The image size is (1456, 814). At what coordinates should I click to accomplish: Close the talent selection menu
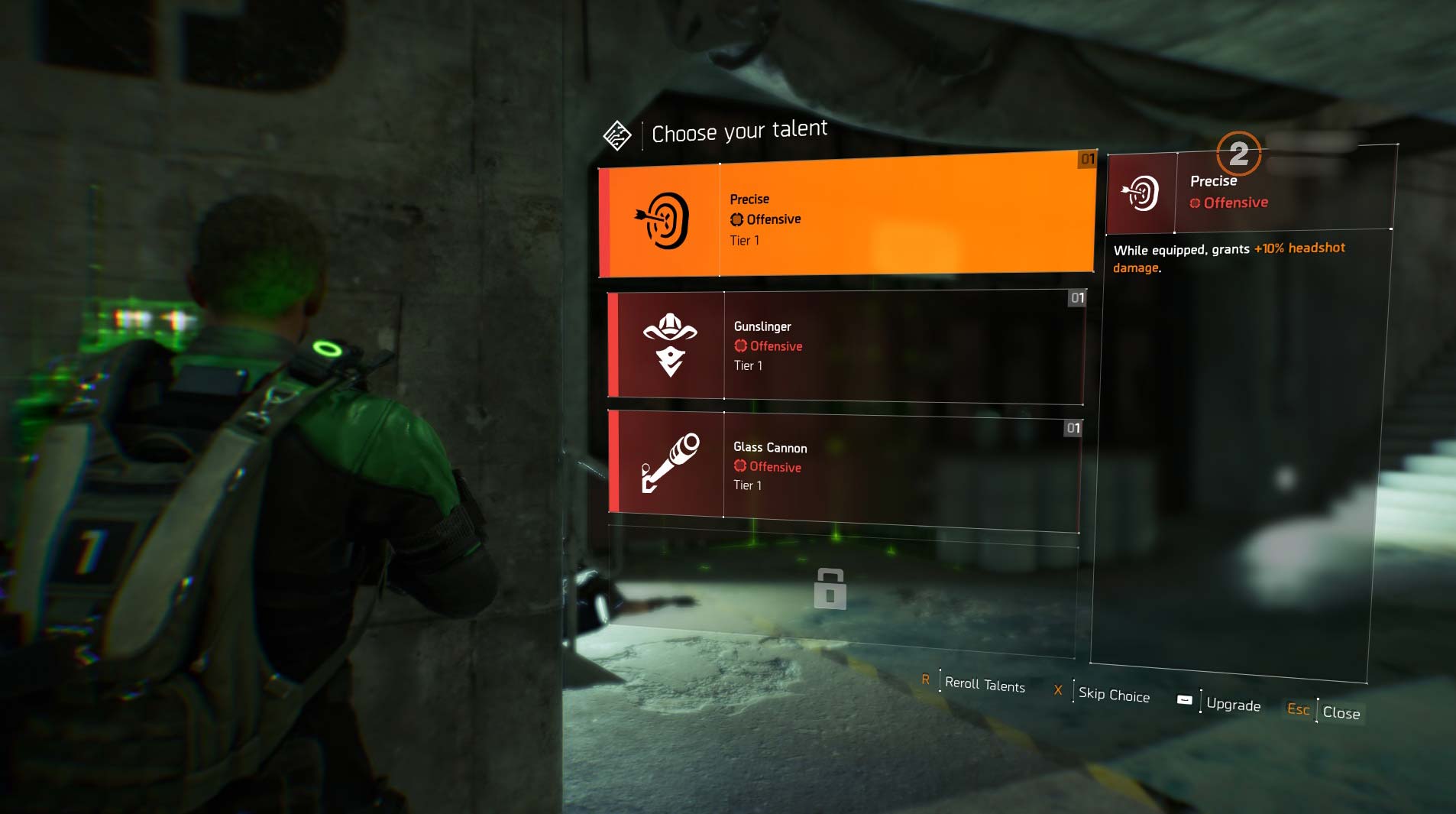(x=1341, y=712)
